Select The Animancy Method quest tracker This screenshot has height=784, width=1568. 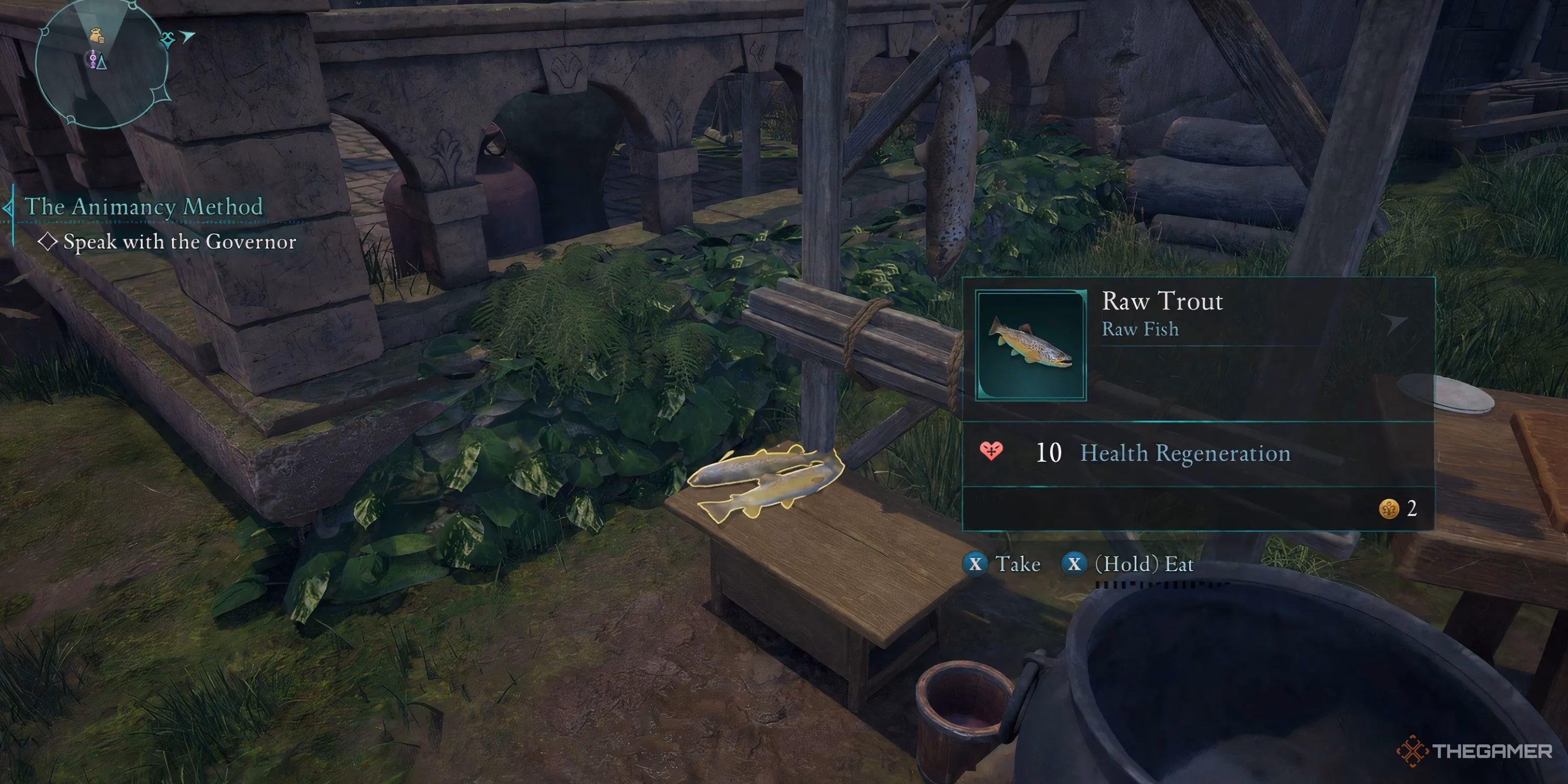coord(144,207)
